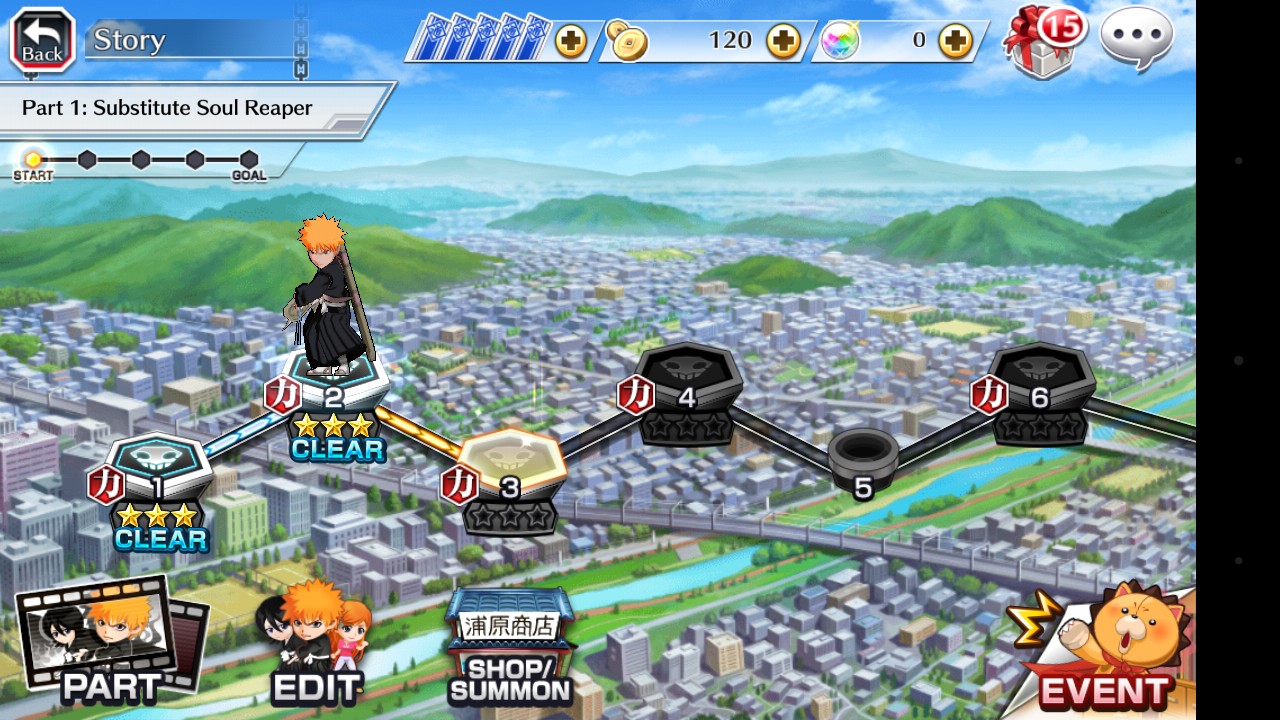Choose locked stage 4 node
Image resolution: width=1280 pixels, height=720 pixels.
tap(688, 380)
